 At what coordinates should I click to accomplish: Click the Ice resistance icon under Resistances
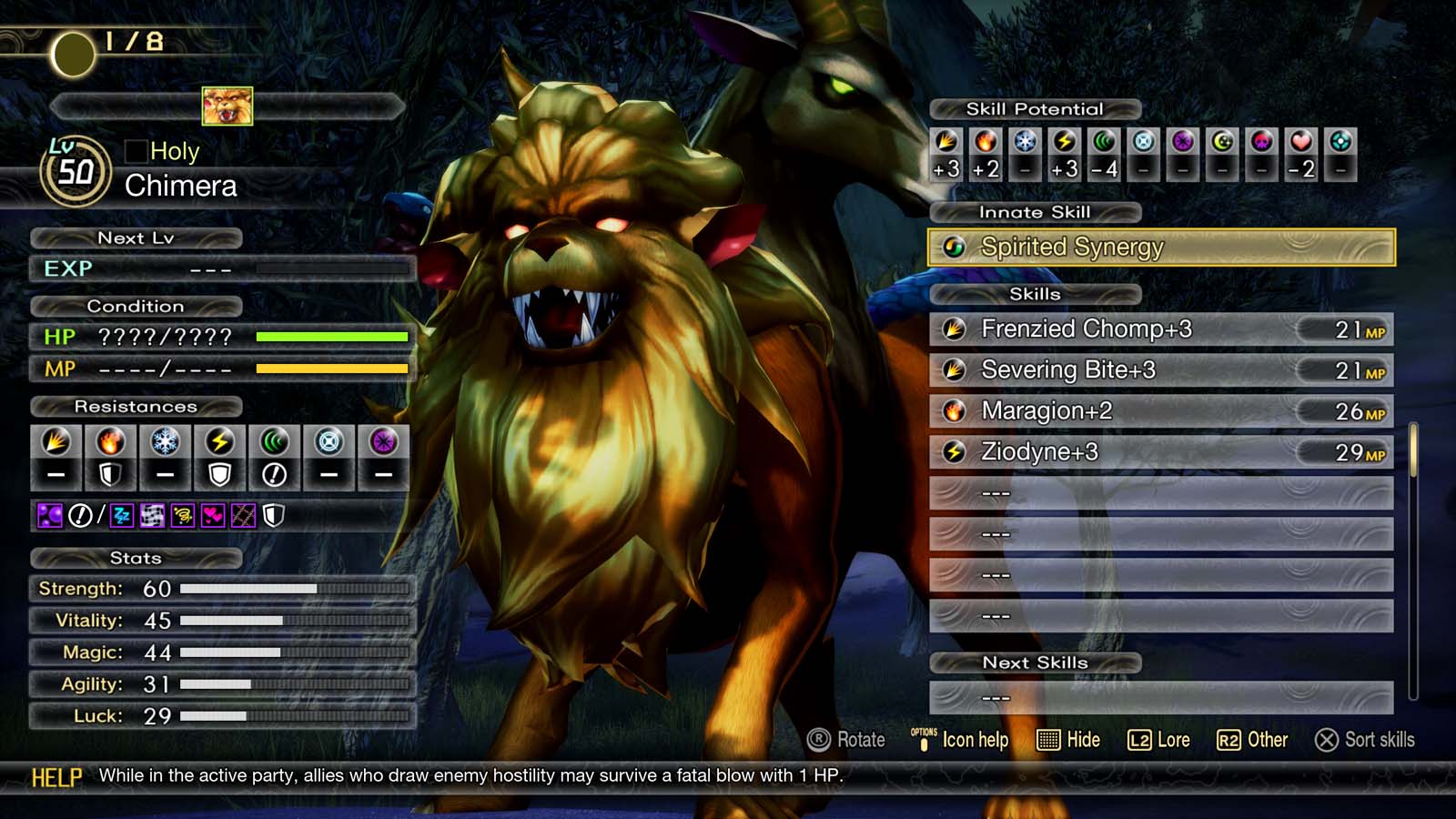pos(164,442)
